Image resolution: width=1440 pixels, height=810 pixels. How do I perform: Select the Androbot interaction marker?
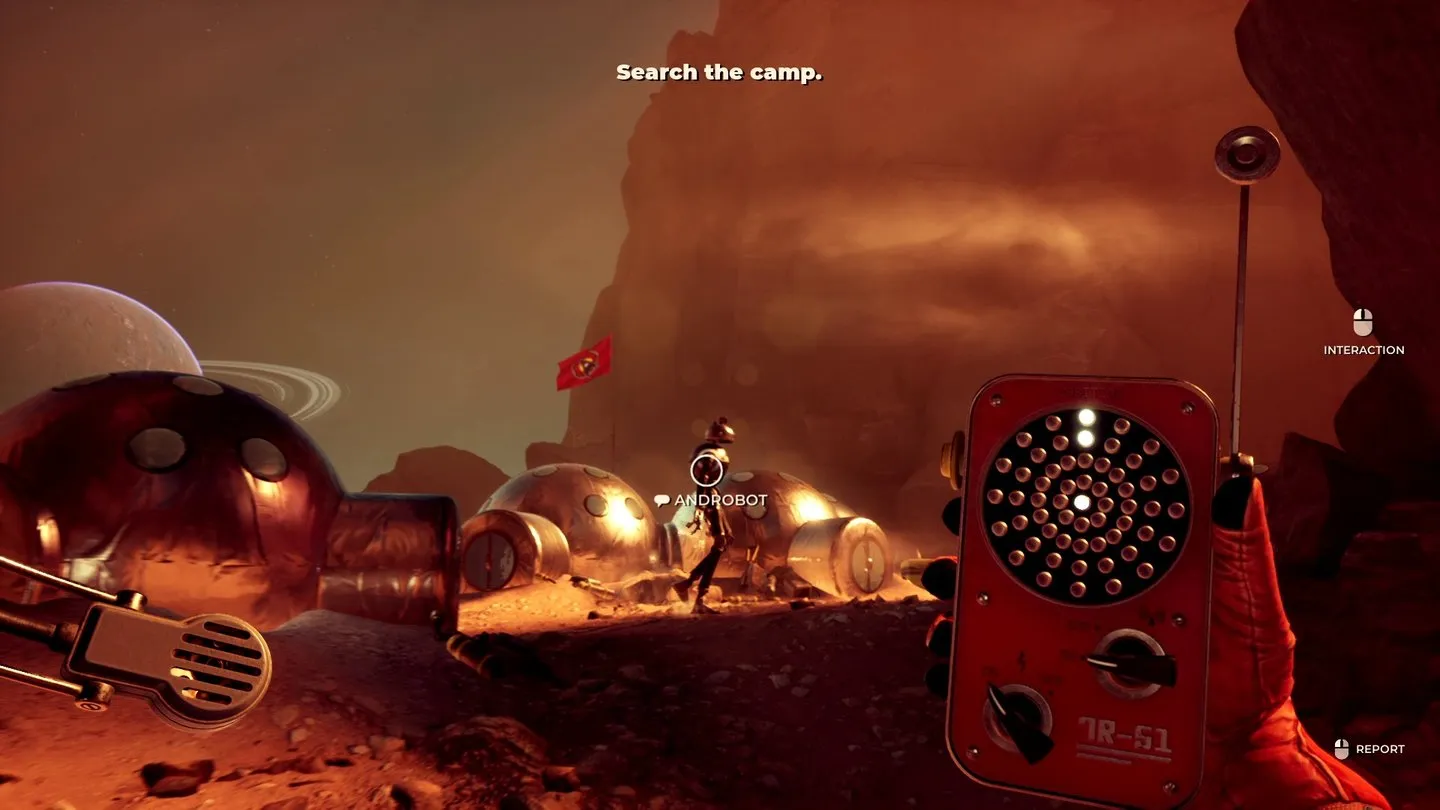pos(706,469)
